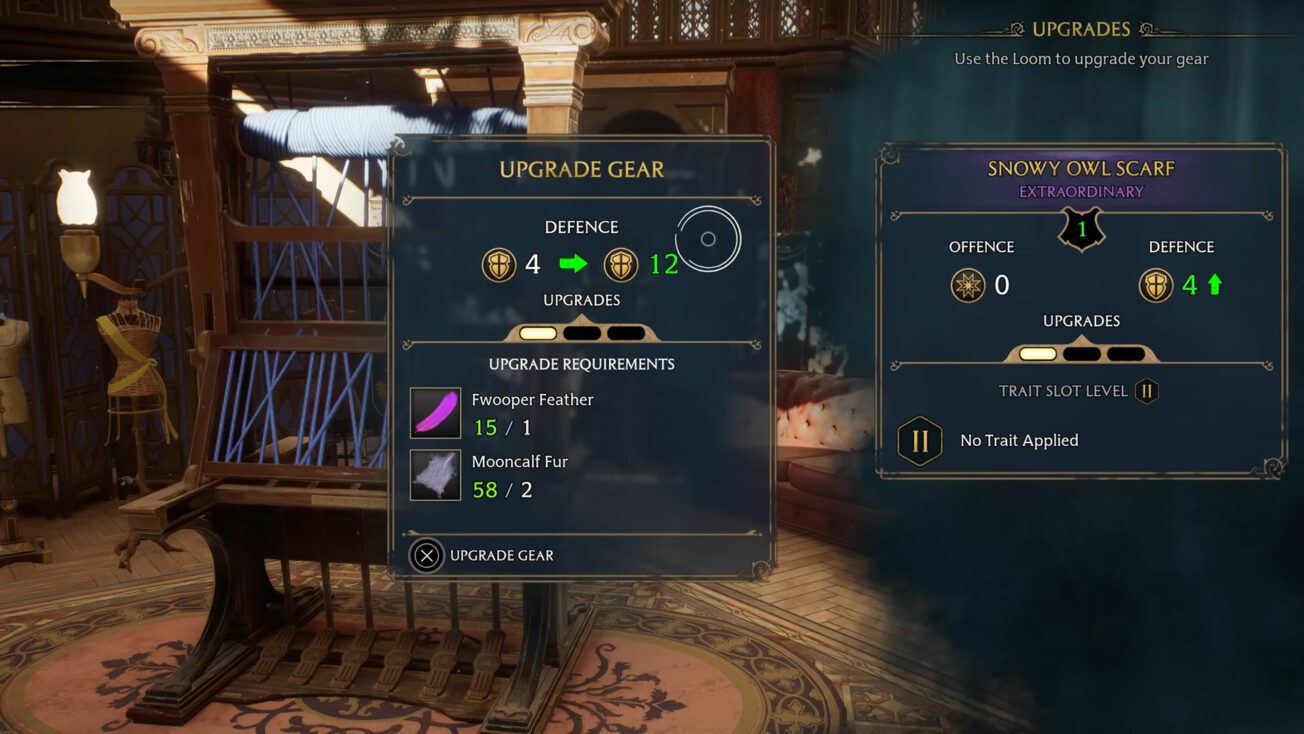Click the Extraordinary rarity label
1304x734 pixels.
pyautogui.click(x=1081, y=192)
